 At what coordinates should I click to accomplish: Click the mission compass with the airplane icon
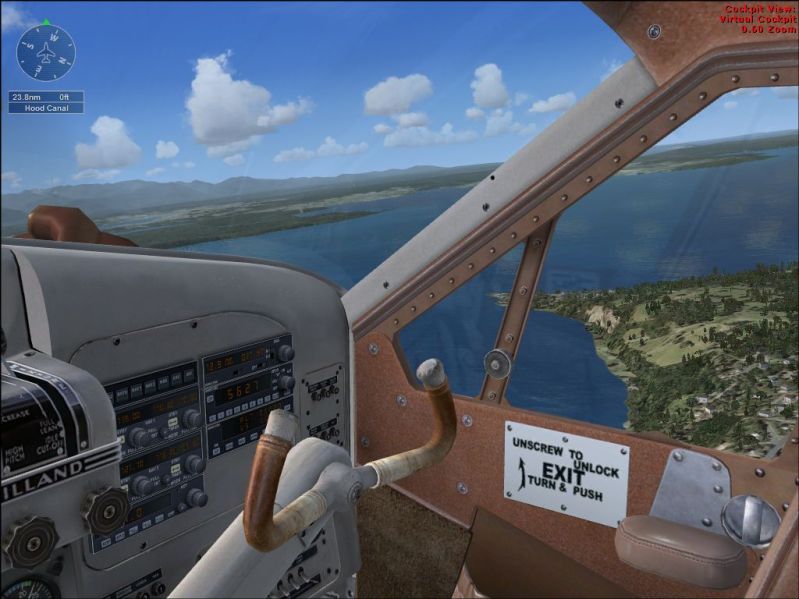click(x=46, y=52)
